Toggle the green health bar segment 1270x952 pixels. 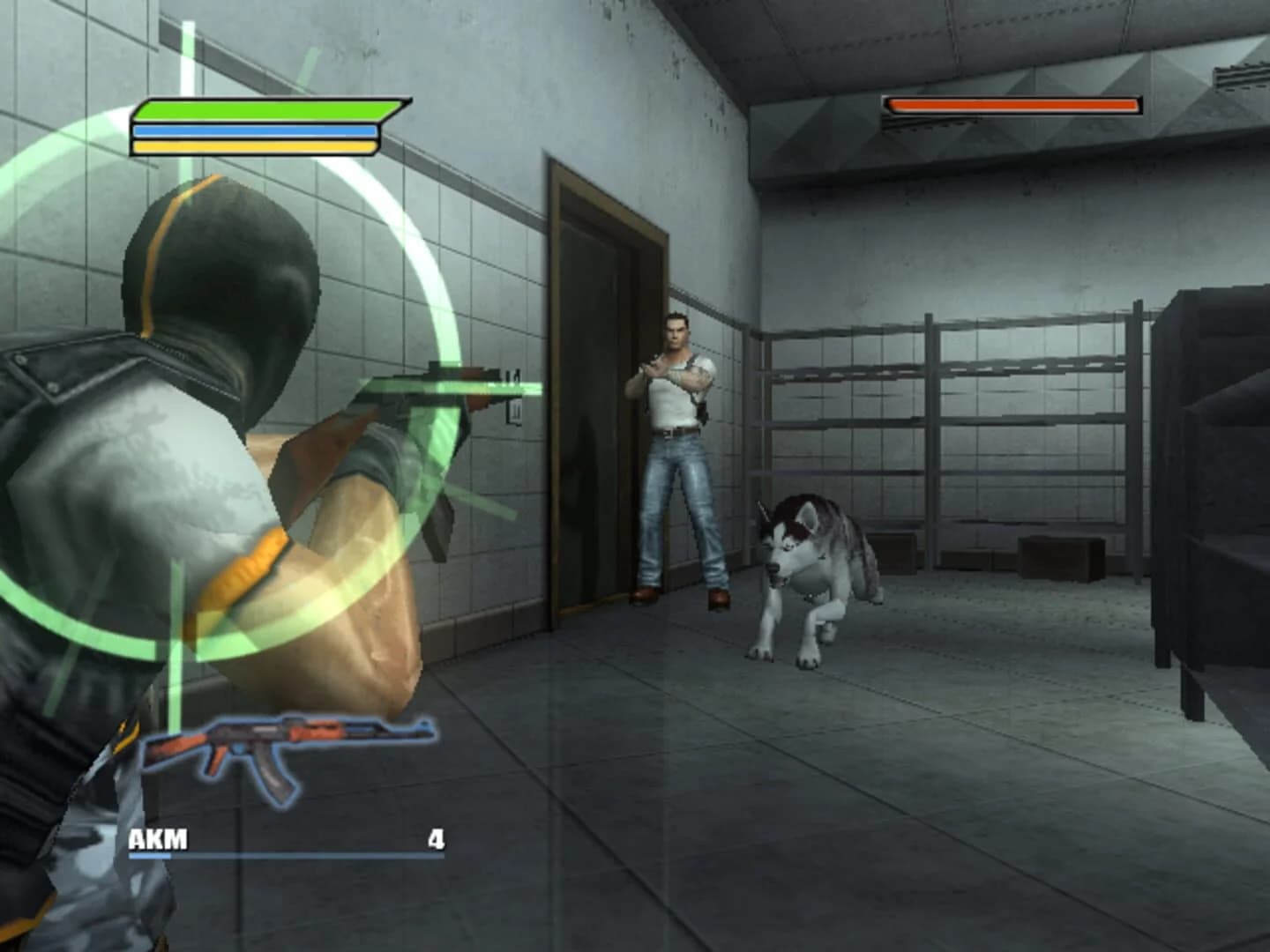point(256,111)
